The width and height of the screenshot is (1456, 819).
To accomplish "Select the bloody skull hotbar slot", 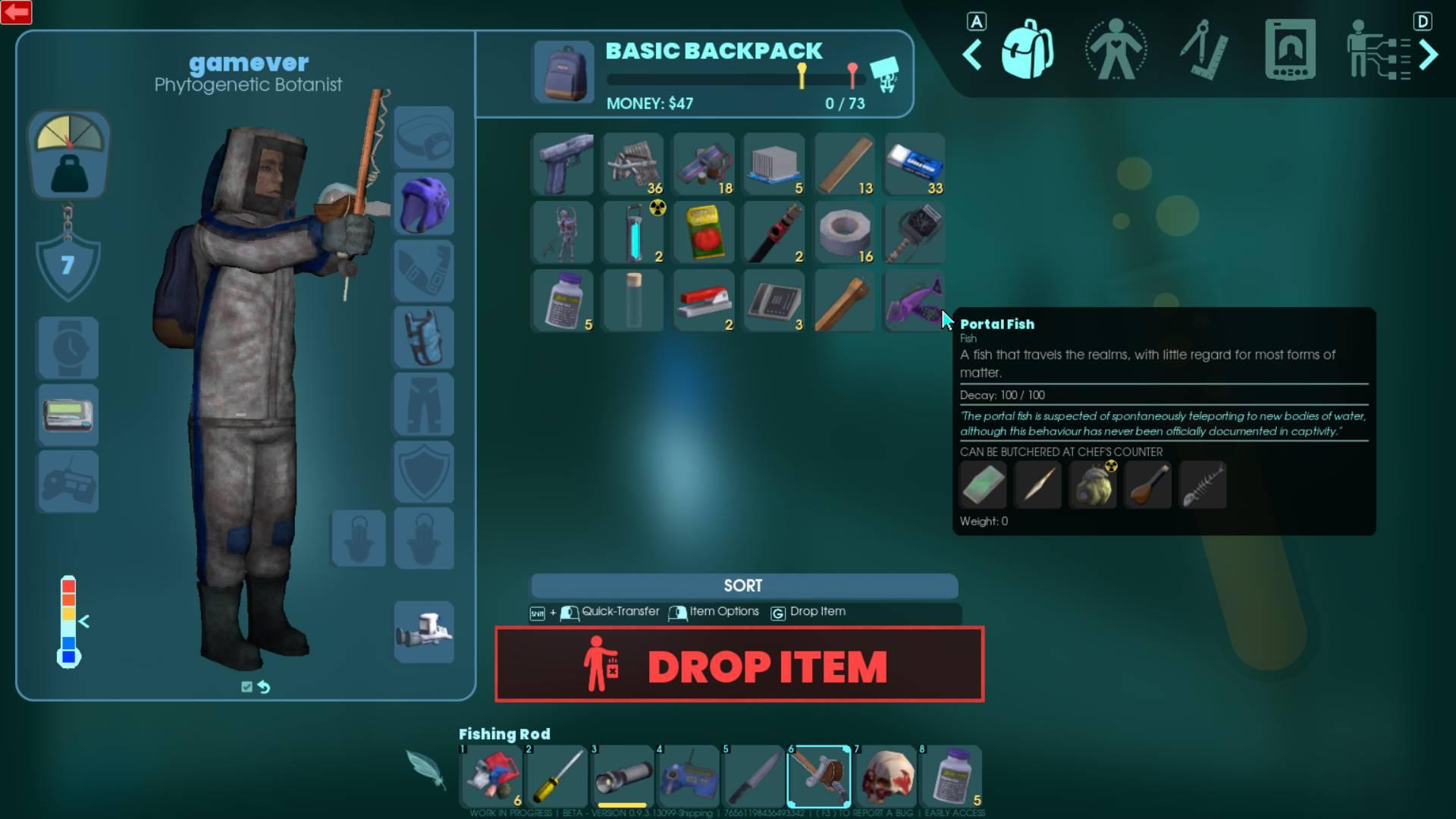I will tap(885, 776).
